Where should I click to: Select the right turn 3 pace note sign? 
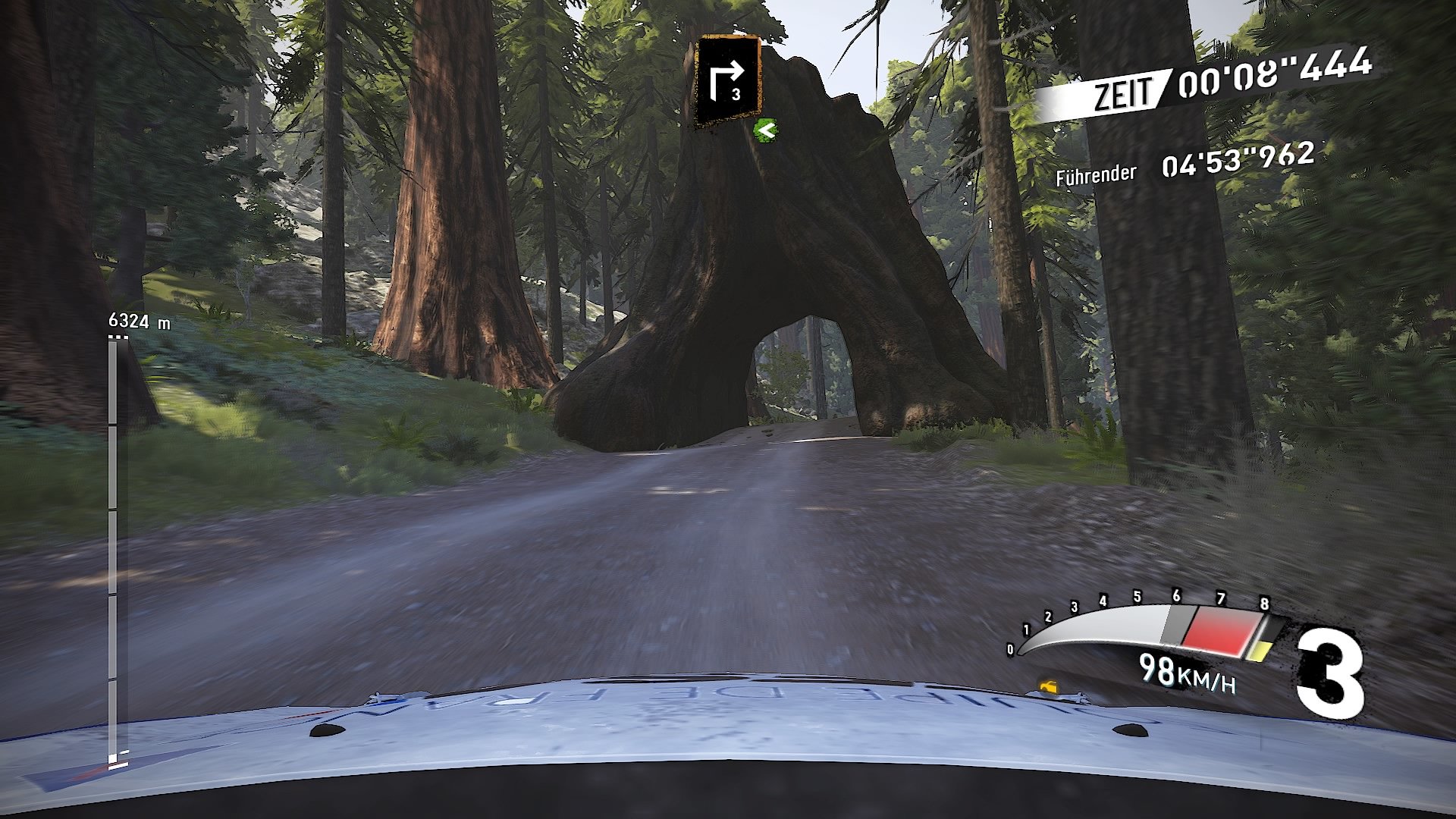pos(729,79)
